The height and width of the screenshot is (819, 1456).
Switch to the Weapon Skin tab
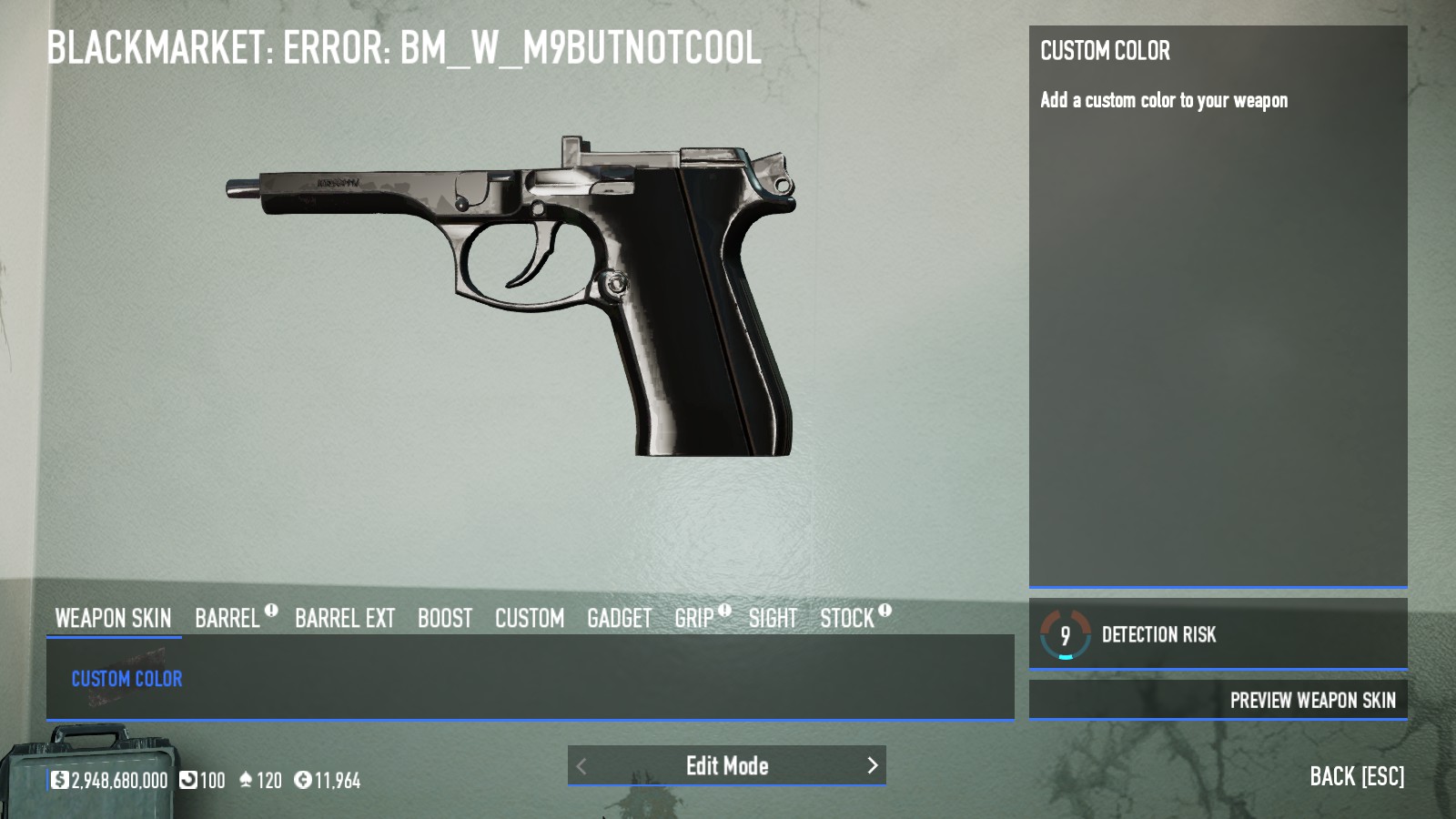pyautogui.click(x=113, y=619)
